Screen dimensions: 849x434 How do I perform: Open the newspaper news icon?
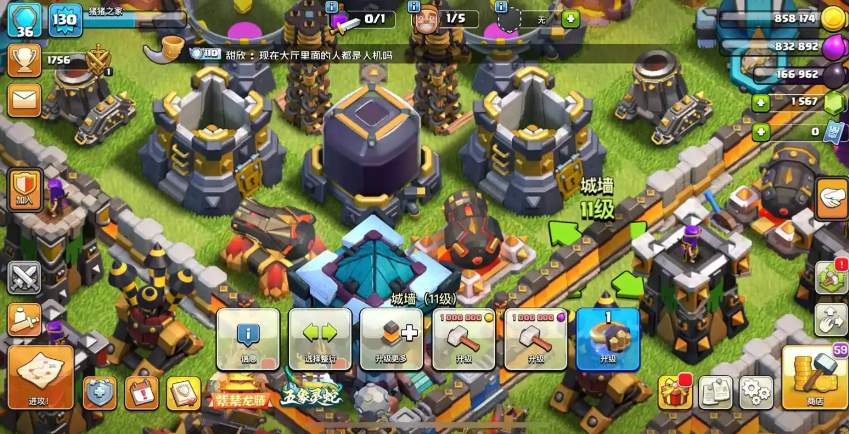[x=716, y=392]
